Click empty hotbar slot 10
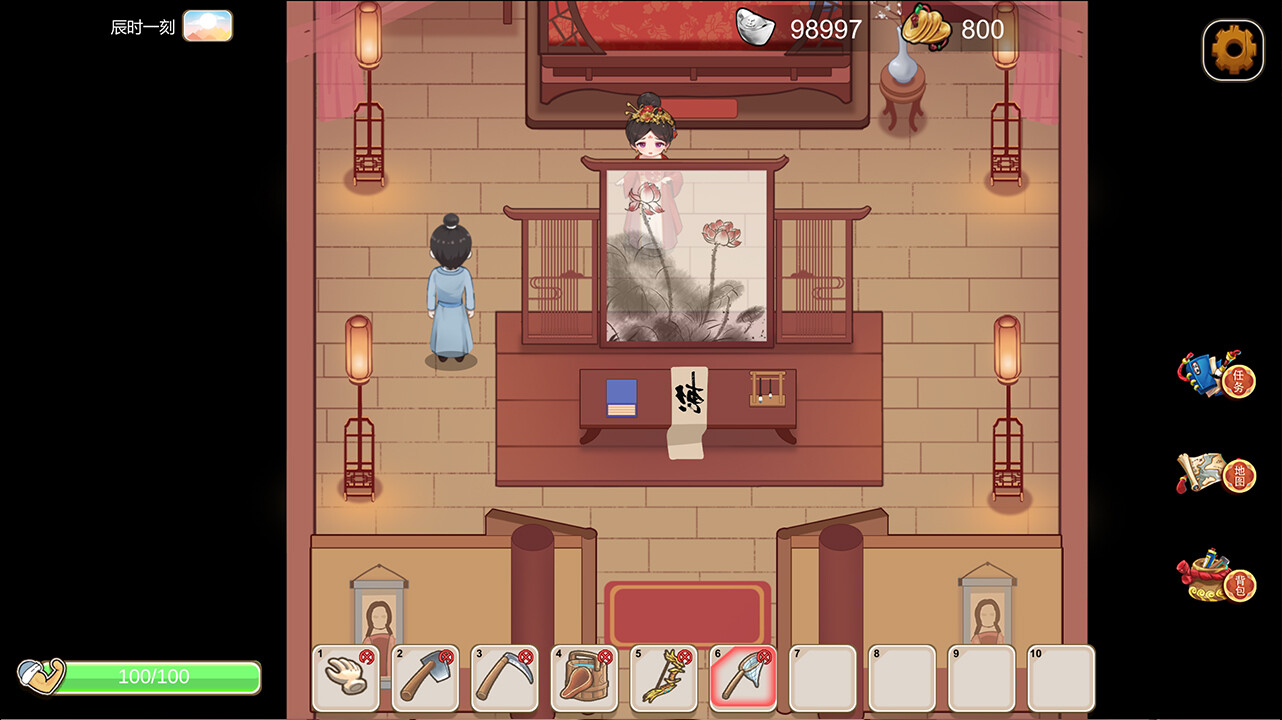This screenshot has height=720, width=1282. 1062,680
